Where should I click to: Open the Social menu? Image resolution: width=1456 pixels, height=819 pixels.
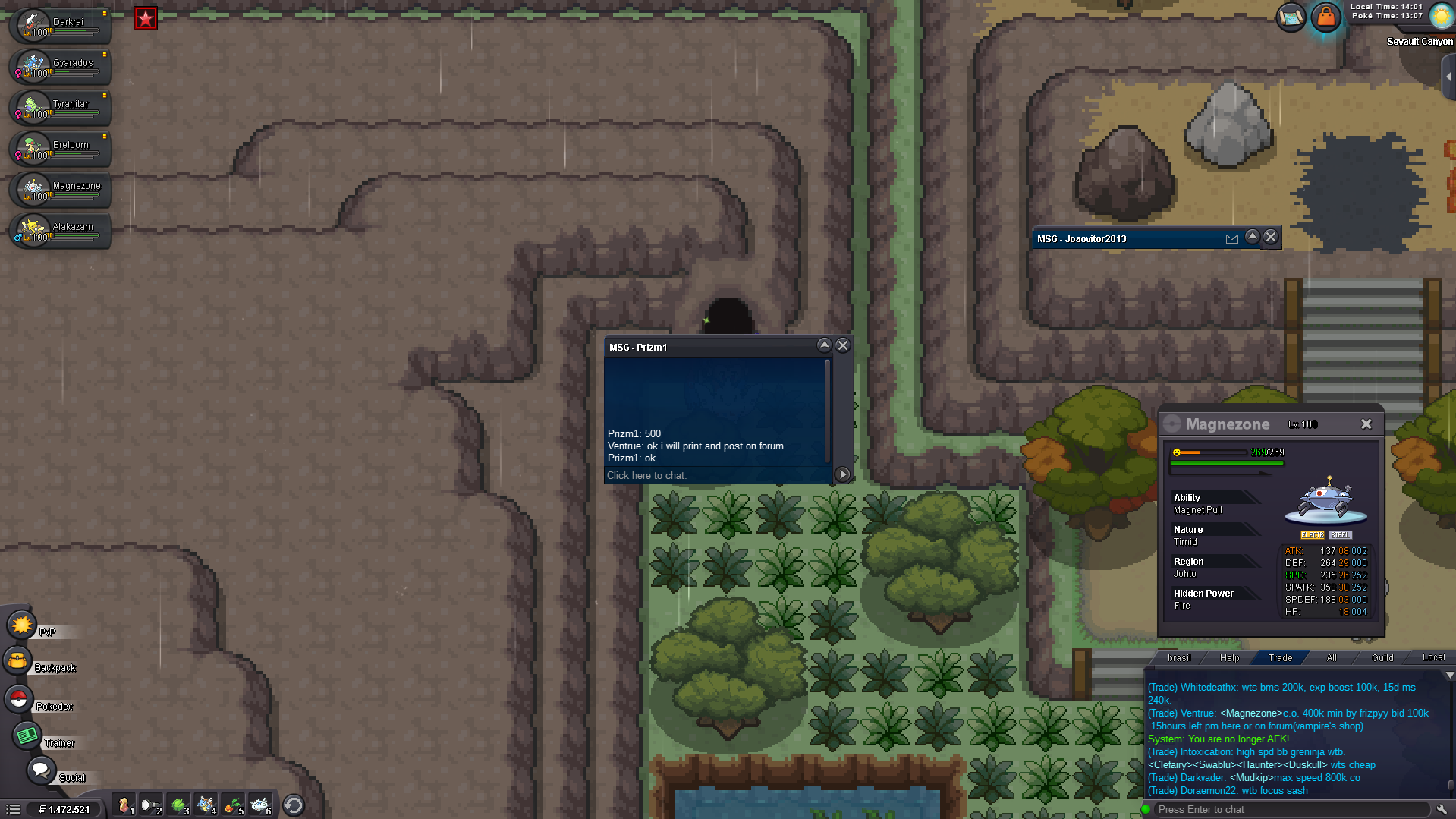[41, 770]
